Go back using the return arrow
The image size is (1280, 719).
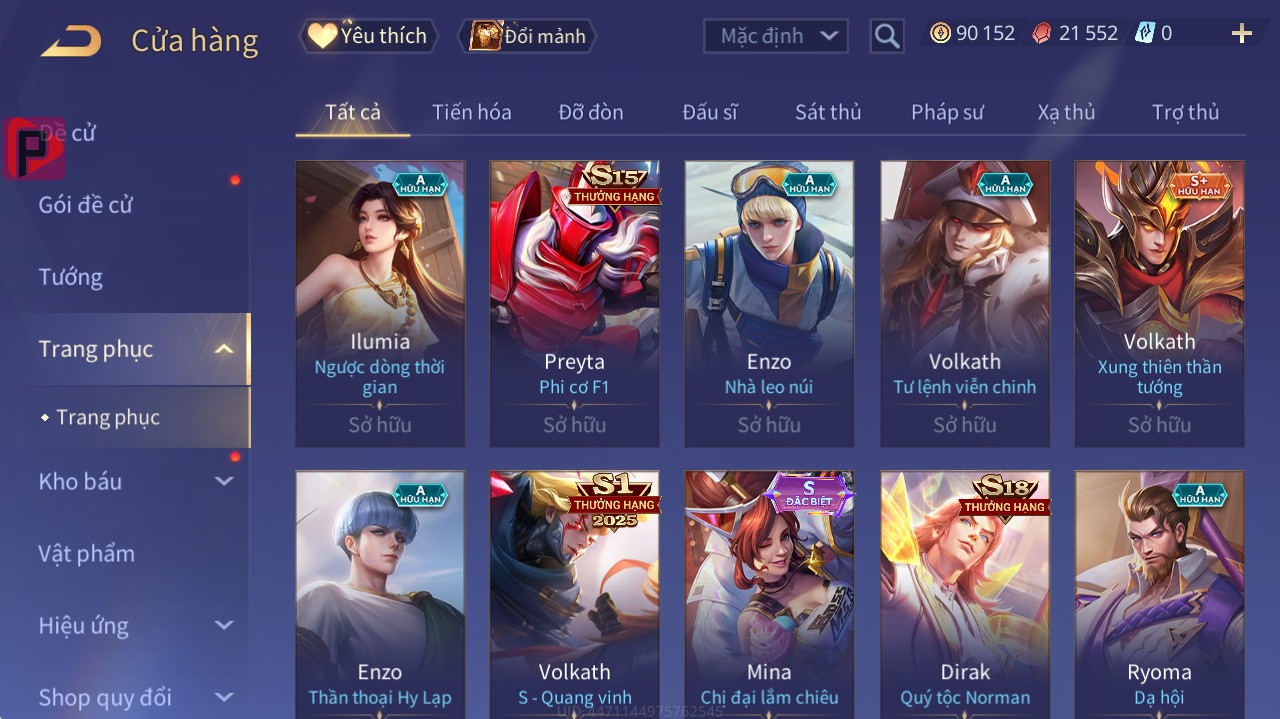[71, 41]
